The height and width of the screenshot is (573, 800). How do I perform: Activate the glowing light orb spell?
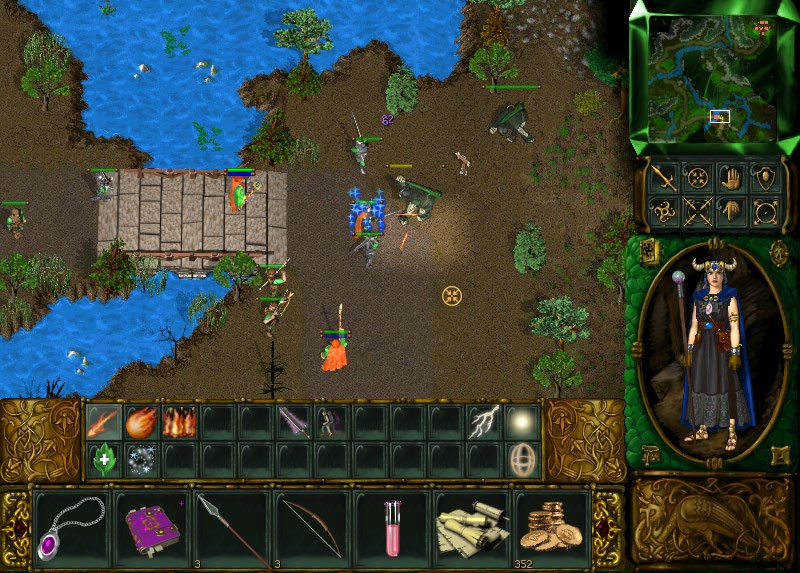click(522, 422)
